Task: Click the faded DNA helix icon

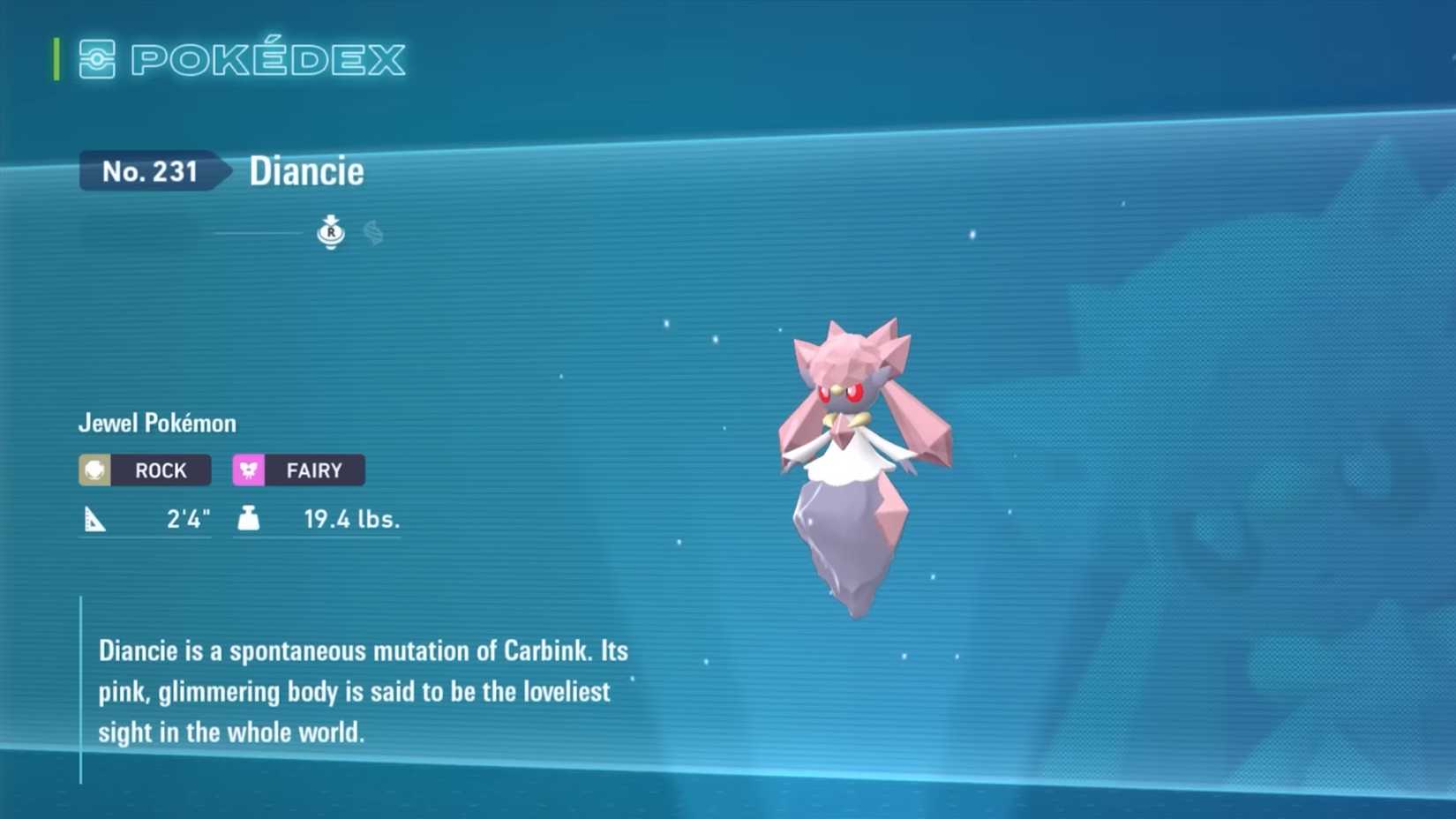Action: click(372, 233)
